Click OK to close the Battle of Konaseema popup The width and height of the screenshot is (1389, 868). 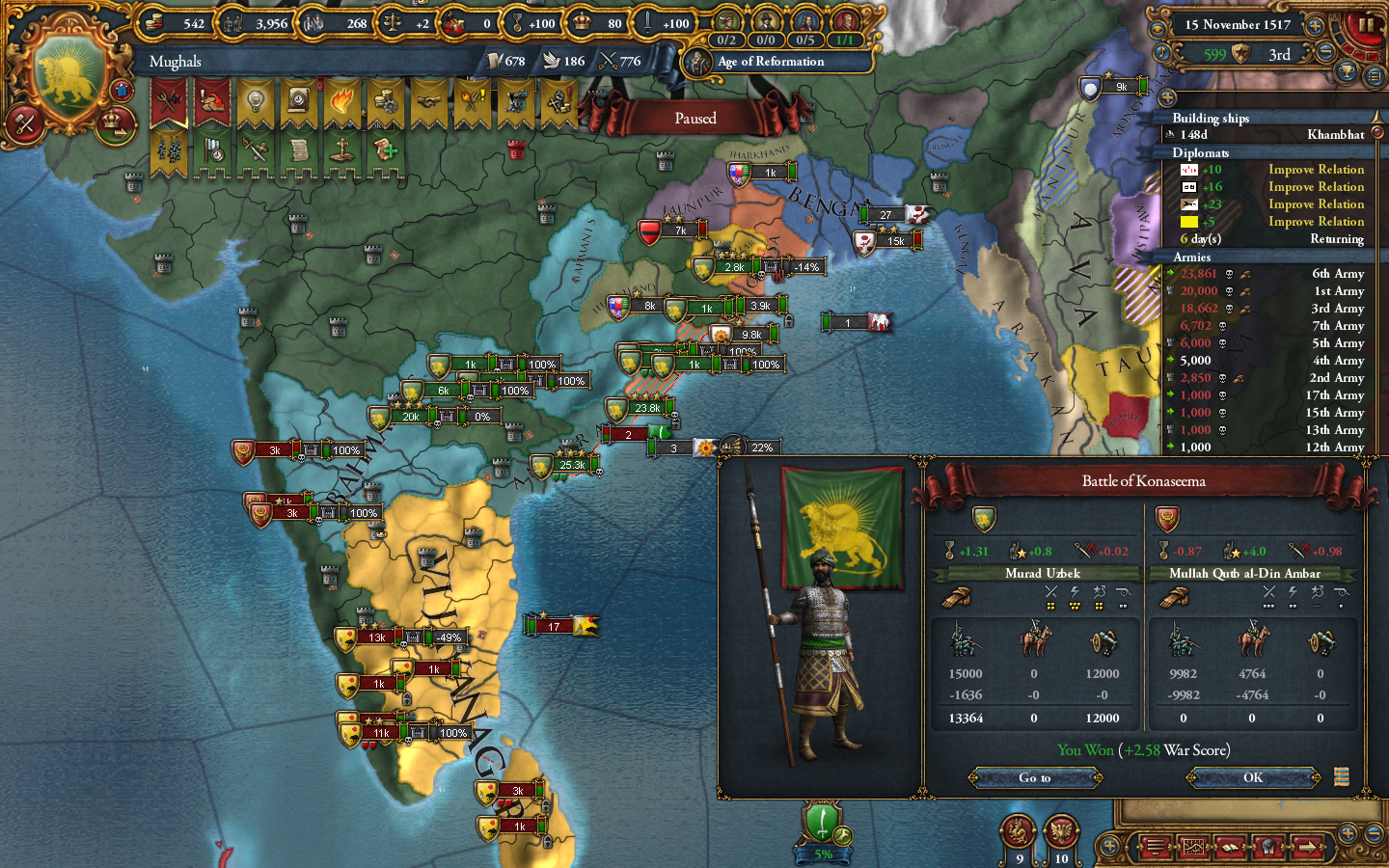(1251, 777)
